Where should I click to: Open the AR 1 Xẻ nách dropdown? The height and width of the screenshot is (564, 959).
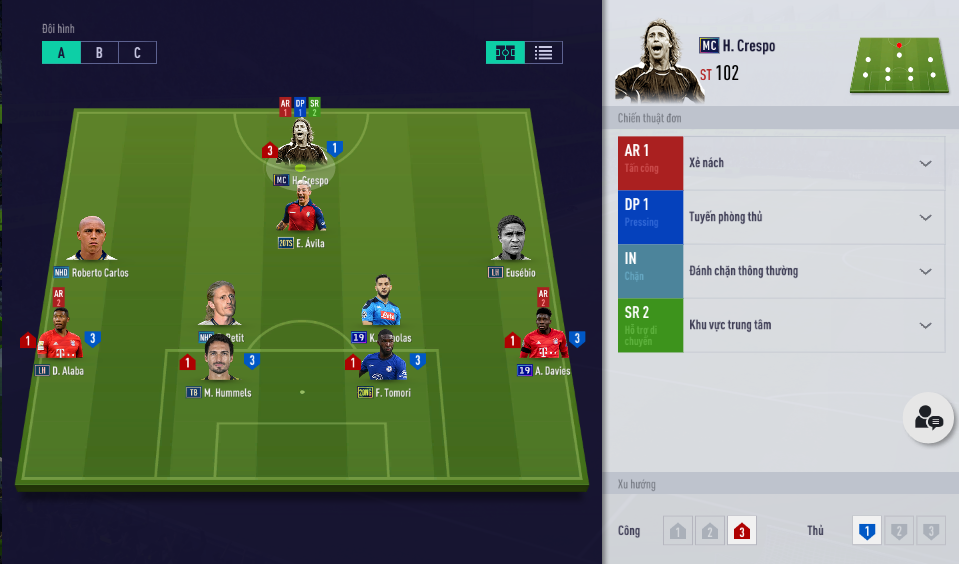click(x=925, y=164)
